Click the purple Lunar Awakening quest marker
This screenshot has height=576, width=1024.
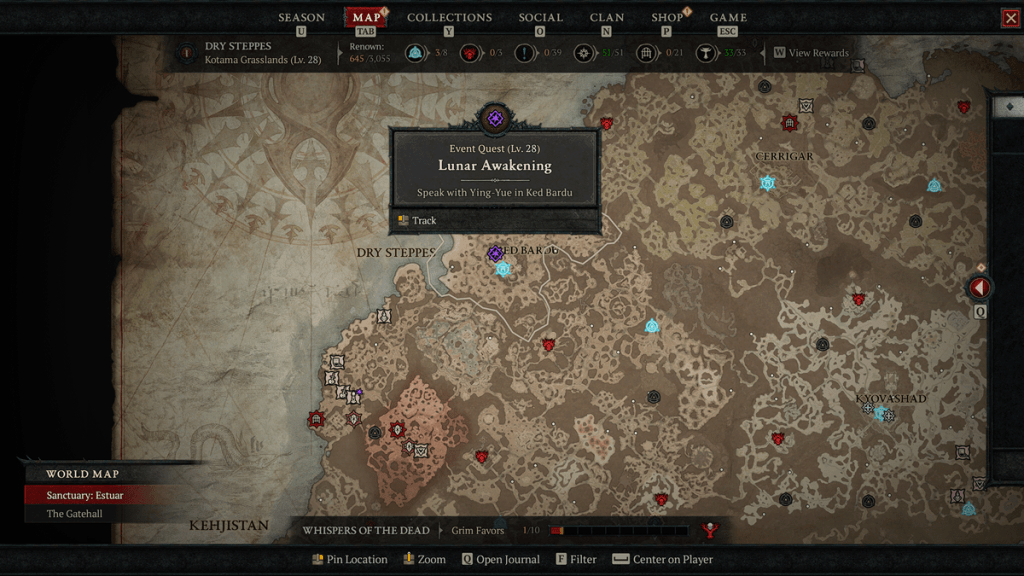tap(495, 254)
